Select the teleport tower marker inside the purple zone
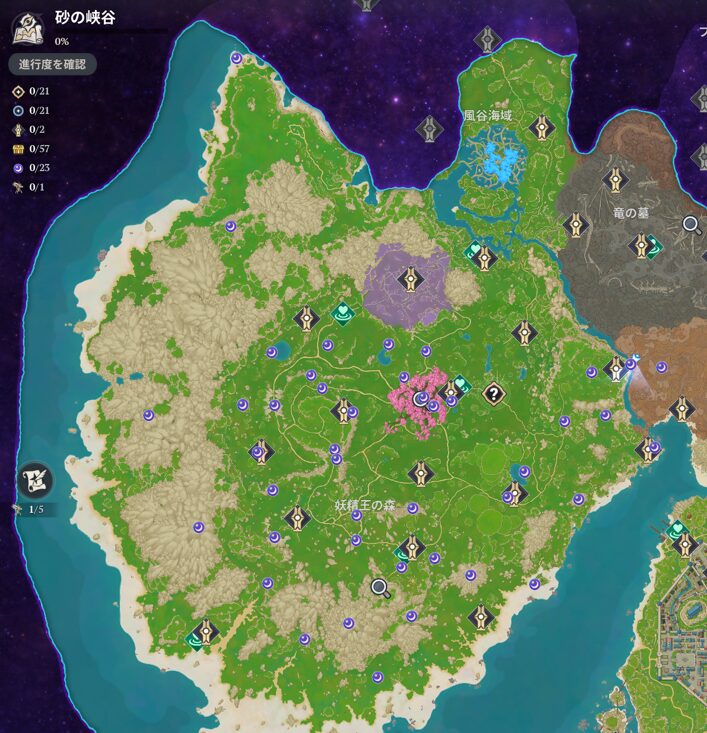Viewport: 707px width, 733px height. (409, 278)
